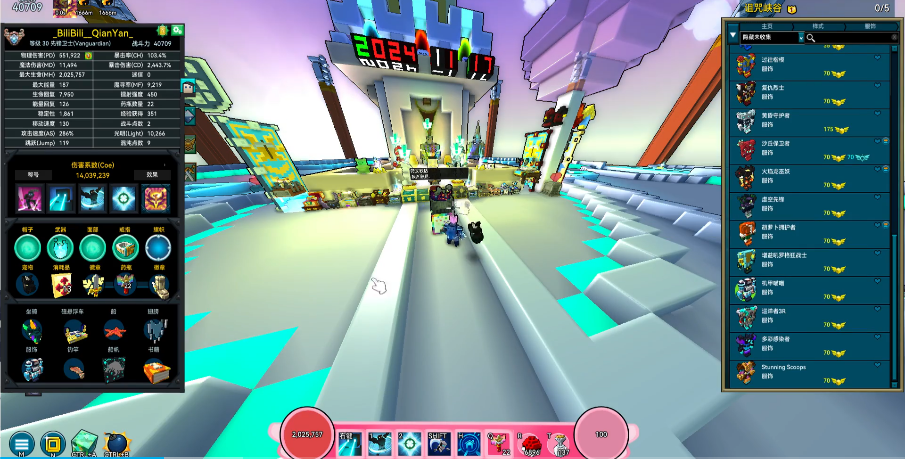Viewport: 905px width, 459px height.
Task: Pick the 美式守护者 costume row
Action: coord(810,122)
